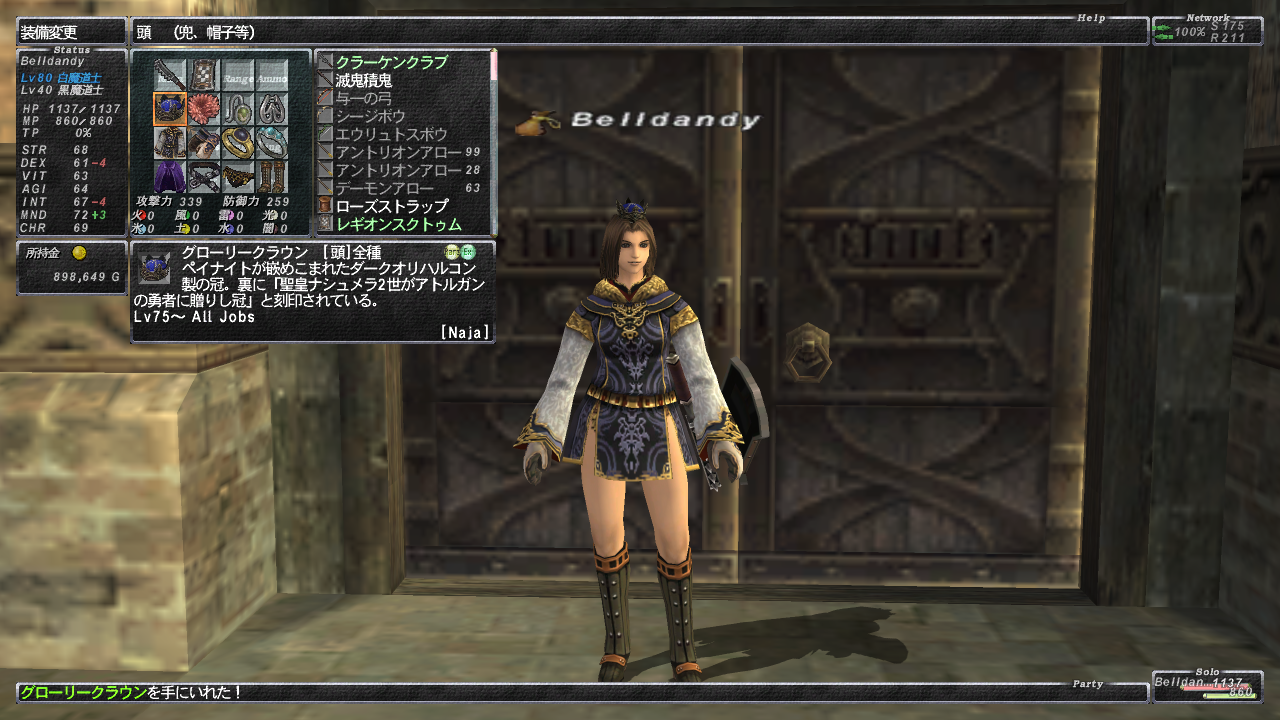Select the main weapon club slot

(x=169, y=76)
